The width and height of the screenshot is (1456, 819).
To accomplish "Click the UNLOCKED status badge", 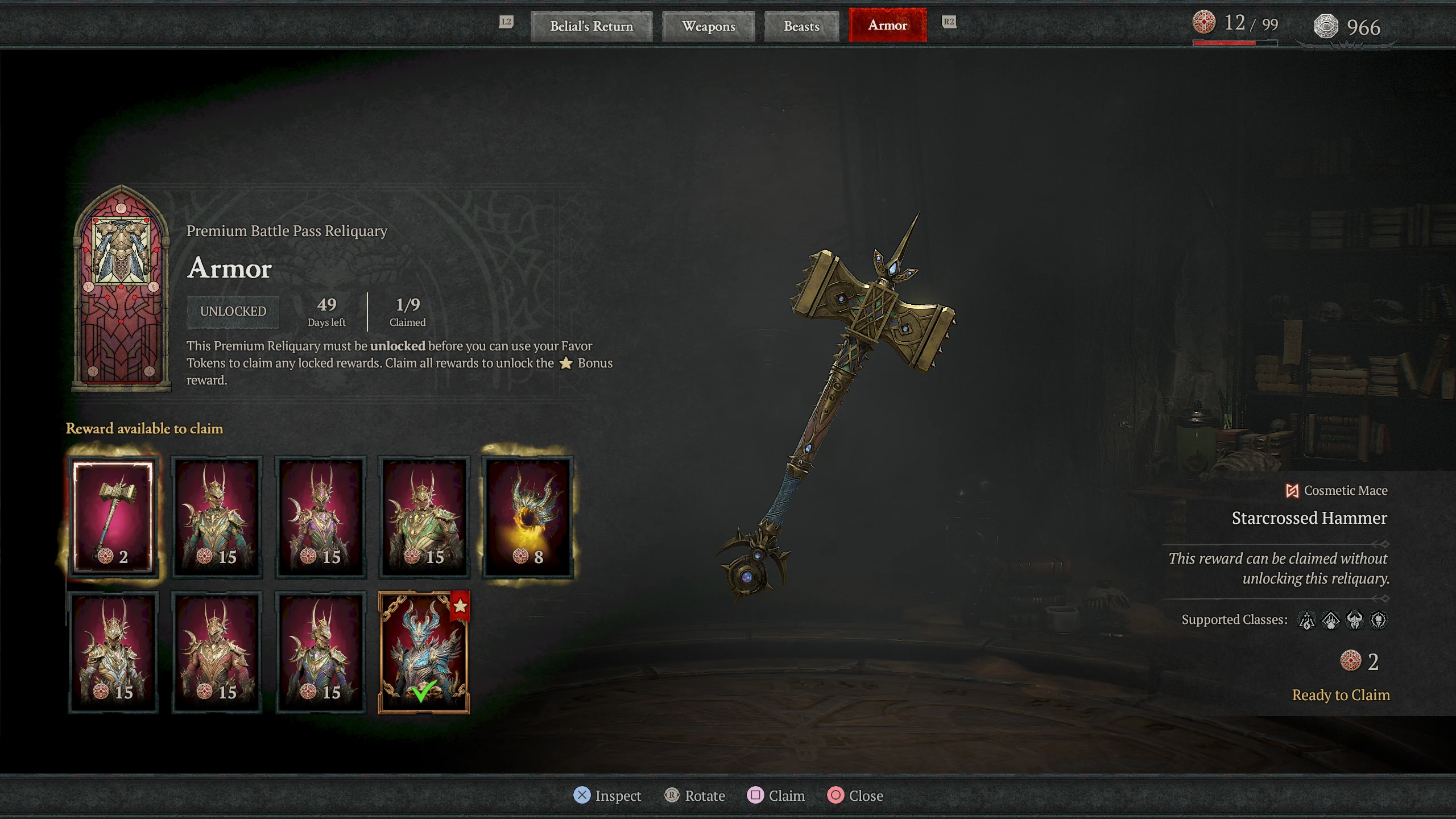I will point(233,311).
